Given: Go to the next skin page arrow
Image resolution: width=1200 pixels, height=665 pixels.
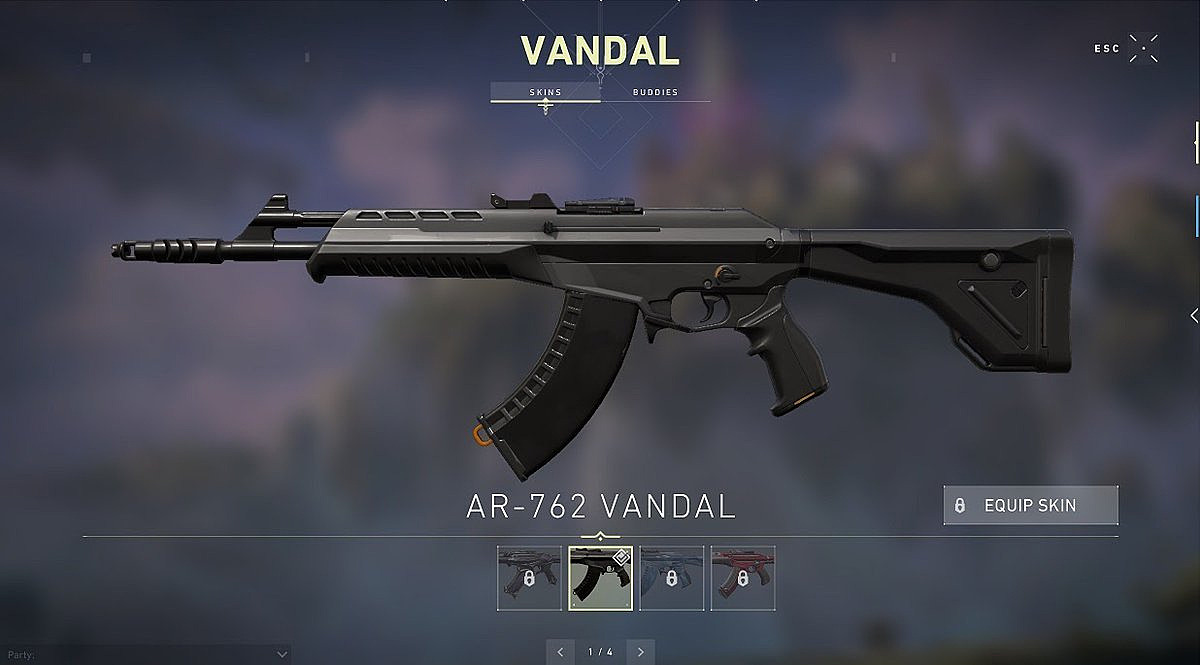Looking at the screenshot, I should pyautogui.click(x=640, y=652).
